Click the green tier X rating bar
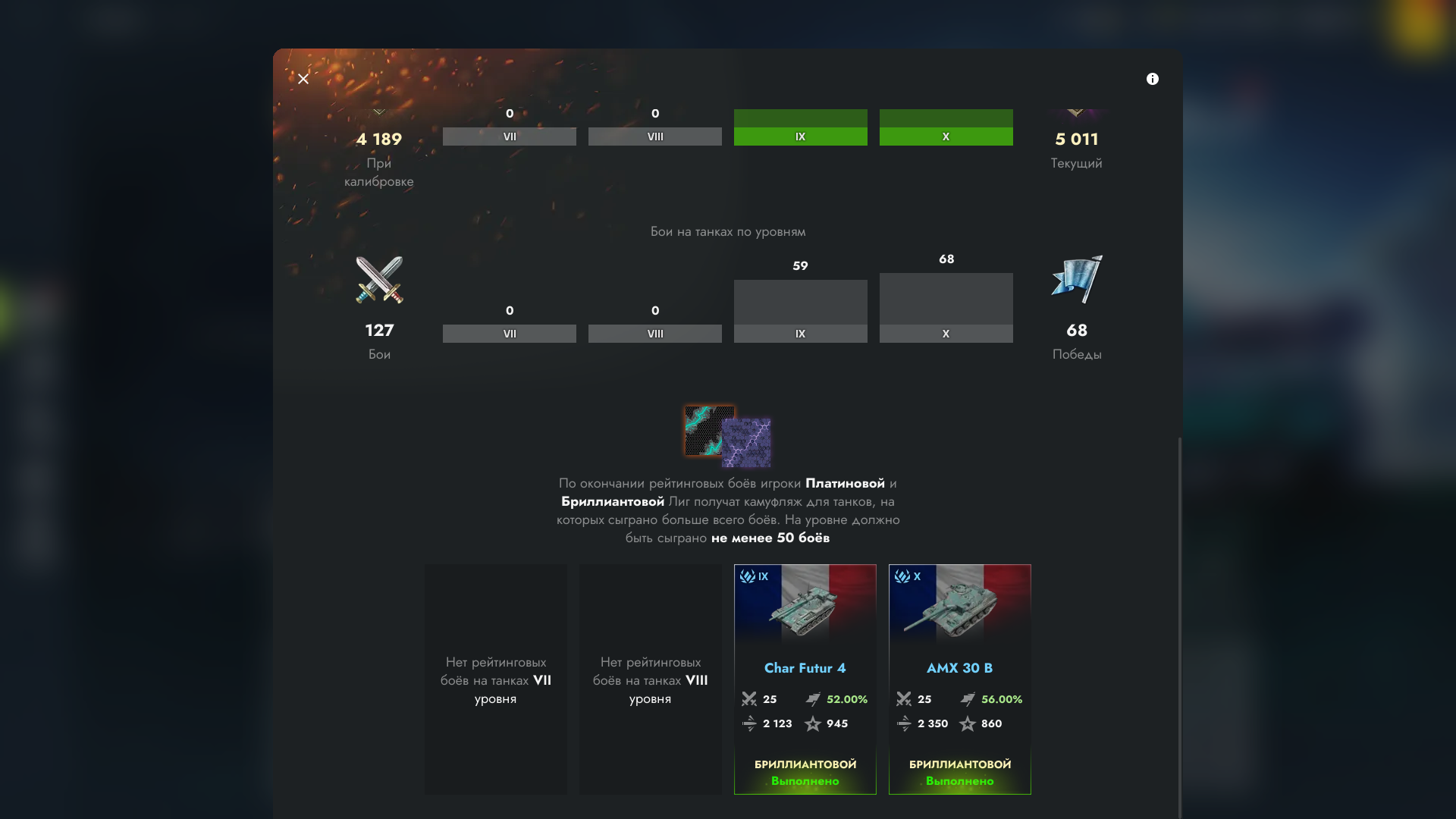This screenshot has width=1456, height=819. (x=946, y=127)
